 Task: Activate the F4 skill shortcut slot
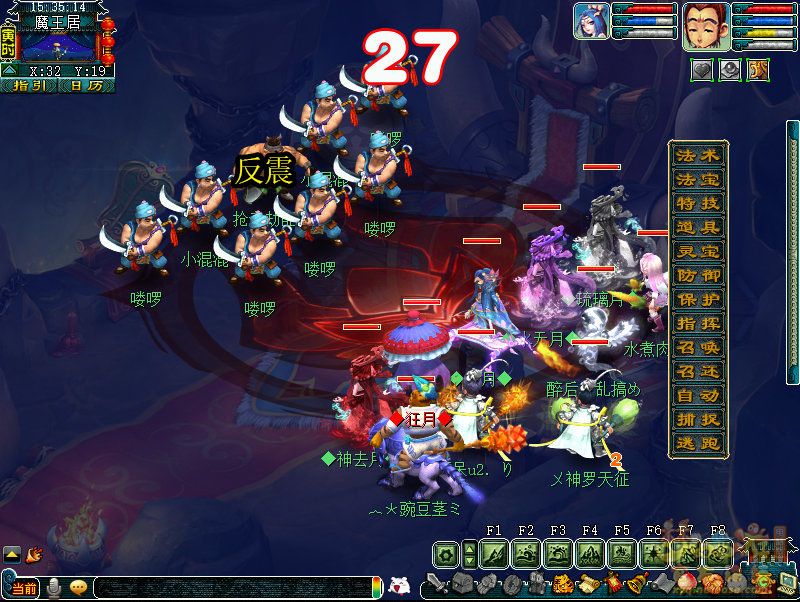pyautogui.click(x=590, y=553)
